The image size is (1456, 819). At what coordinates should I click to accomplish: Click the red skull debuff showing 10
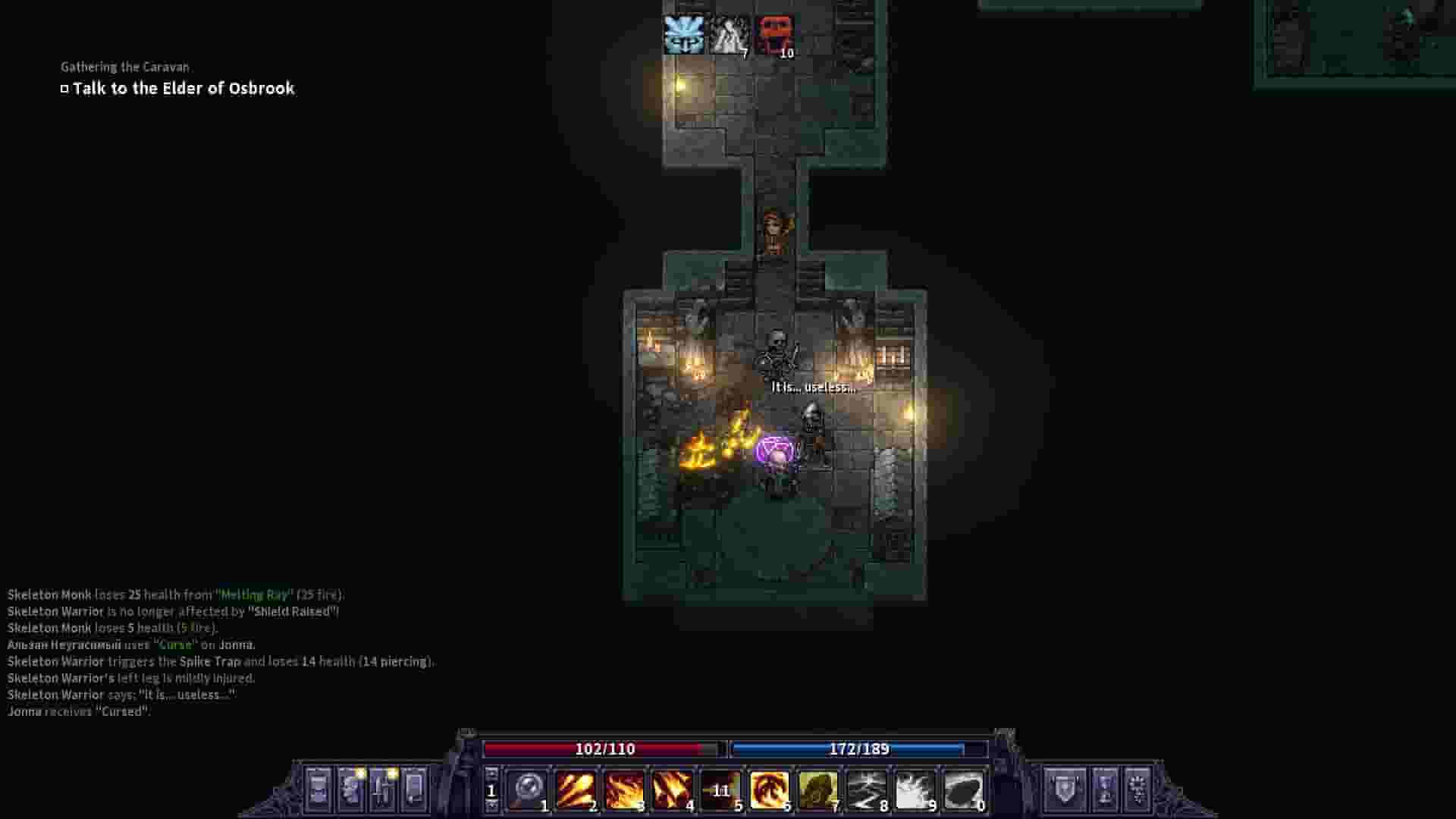774,33
